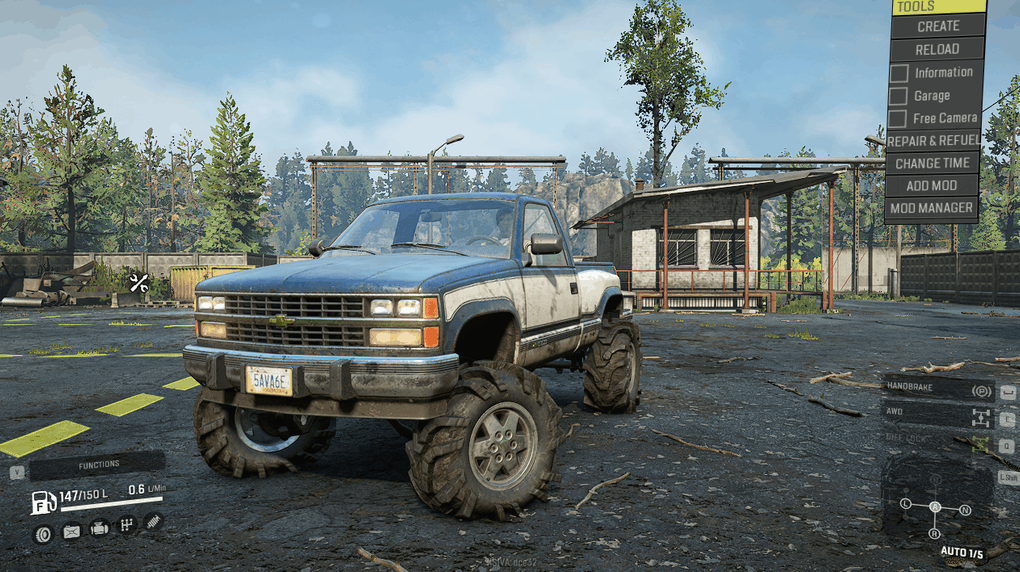Viewport: 1020px width, 572px height.
Task: Toggle the Free Camera checkbox
Action: click(899, 118)
